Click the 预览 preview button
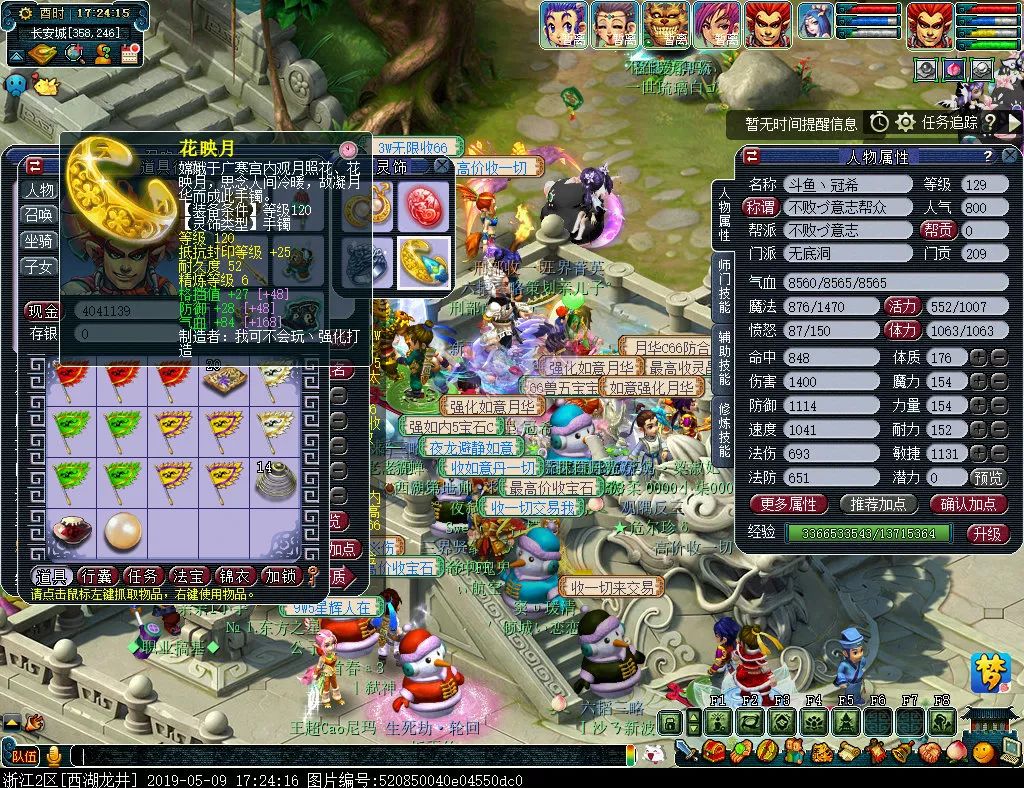 coord(988,478)
